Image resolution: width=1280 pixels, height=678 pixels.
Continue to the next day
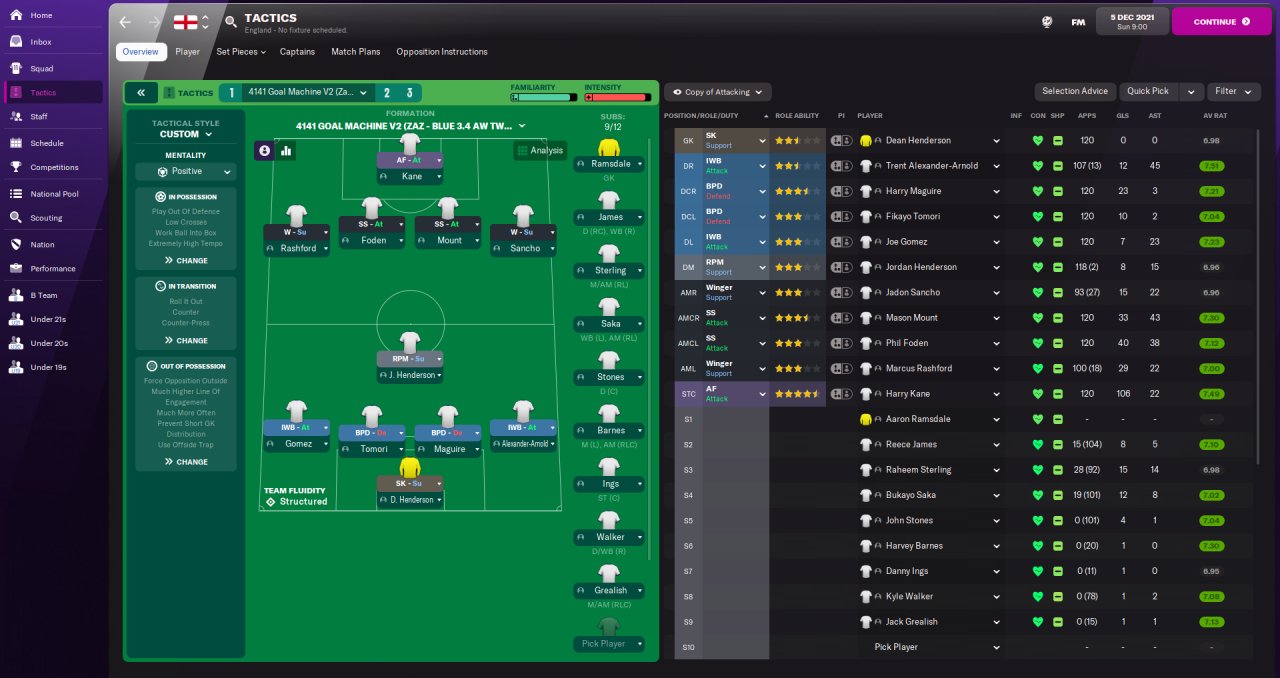1220,21
